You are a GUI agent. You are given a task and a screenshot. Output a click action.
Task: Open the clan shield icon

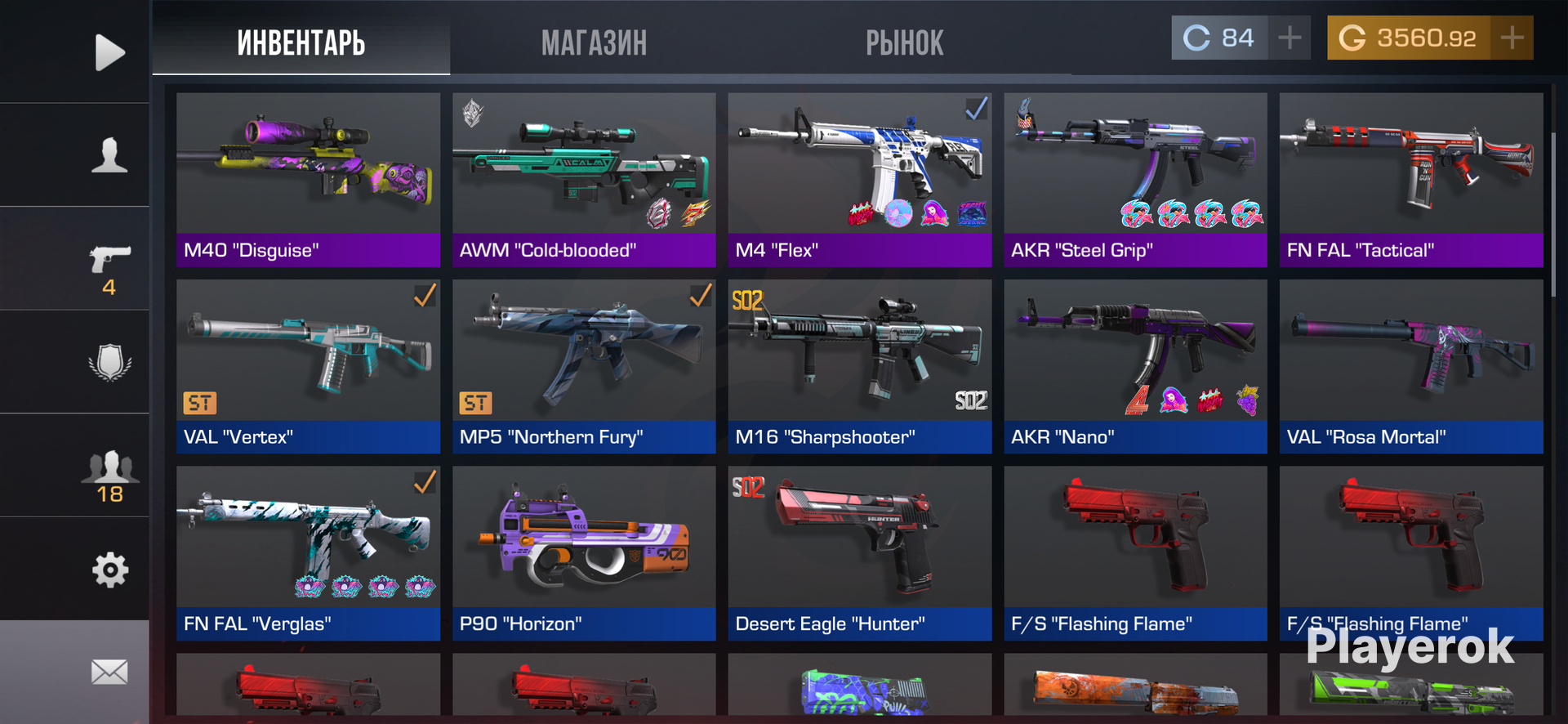[109, 362]
